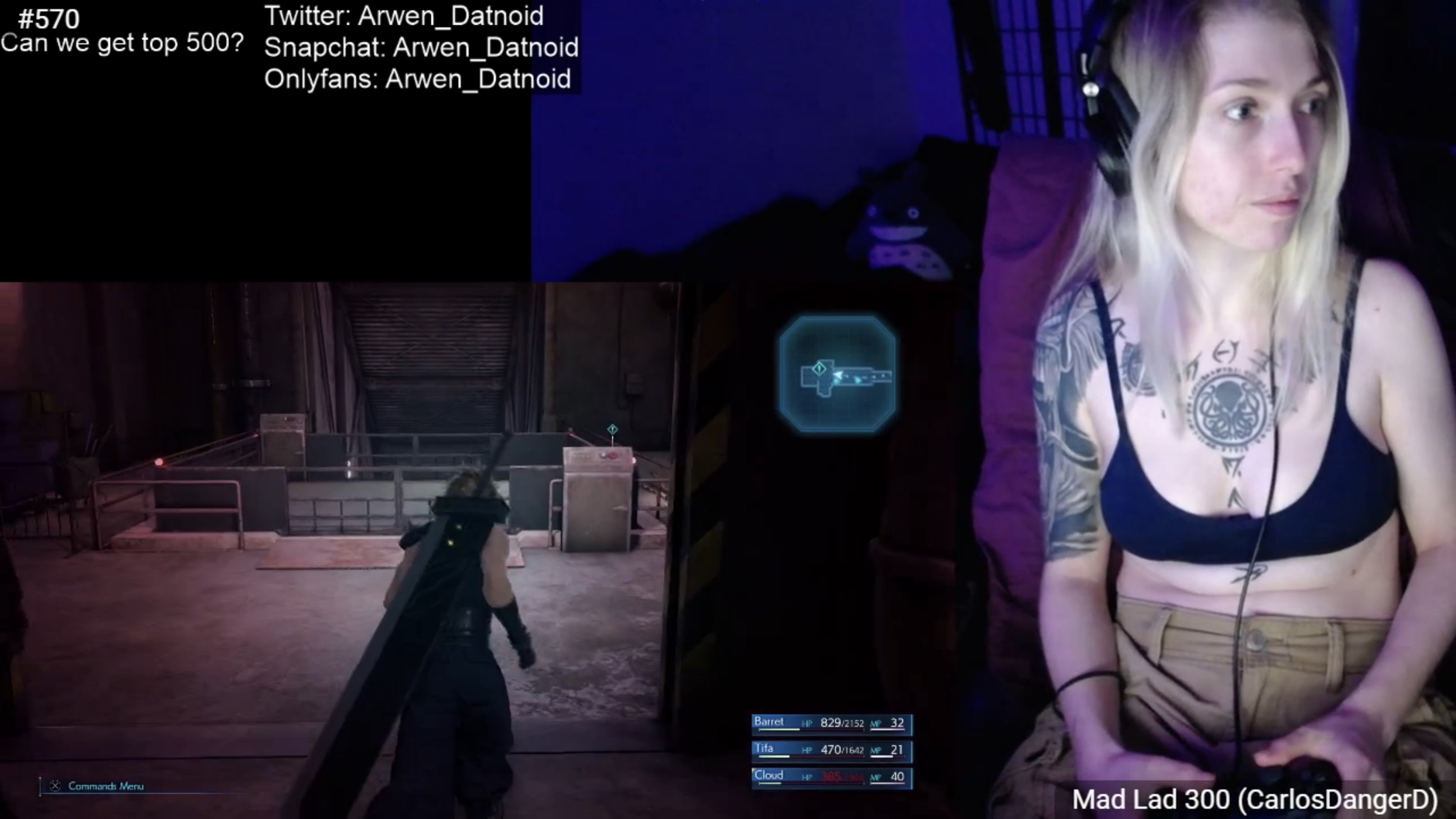This screenshot has width=1456, height=819.
Task: Choose Tifa's party status row
Action: click(x=832, y=750)
